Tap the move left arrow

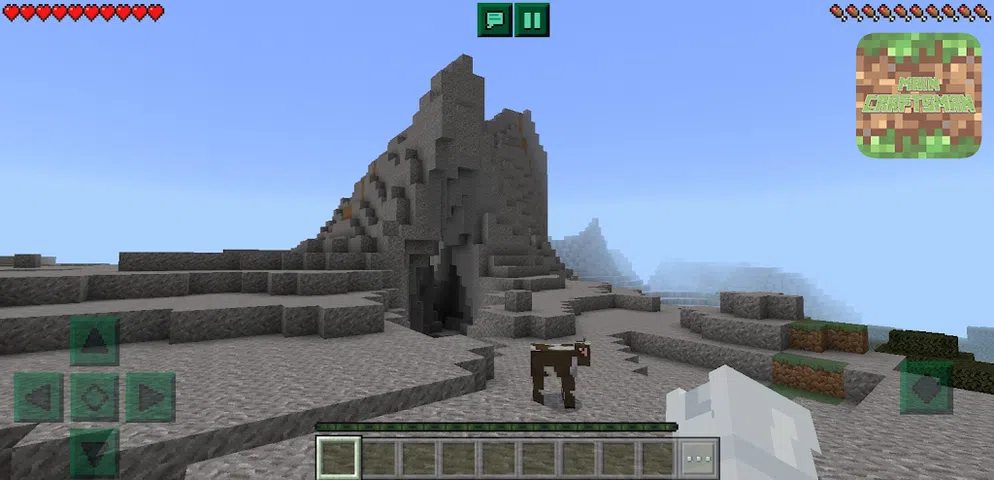[x=39, y=397]
